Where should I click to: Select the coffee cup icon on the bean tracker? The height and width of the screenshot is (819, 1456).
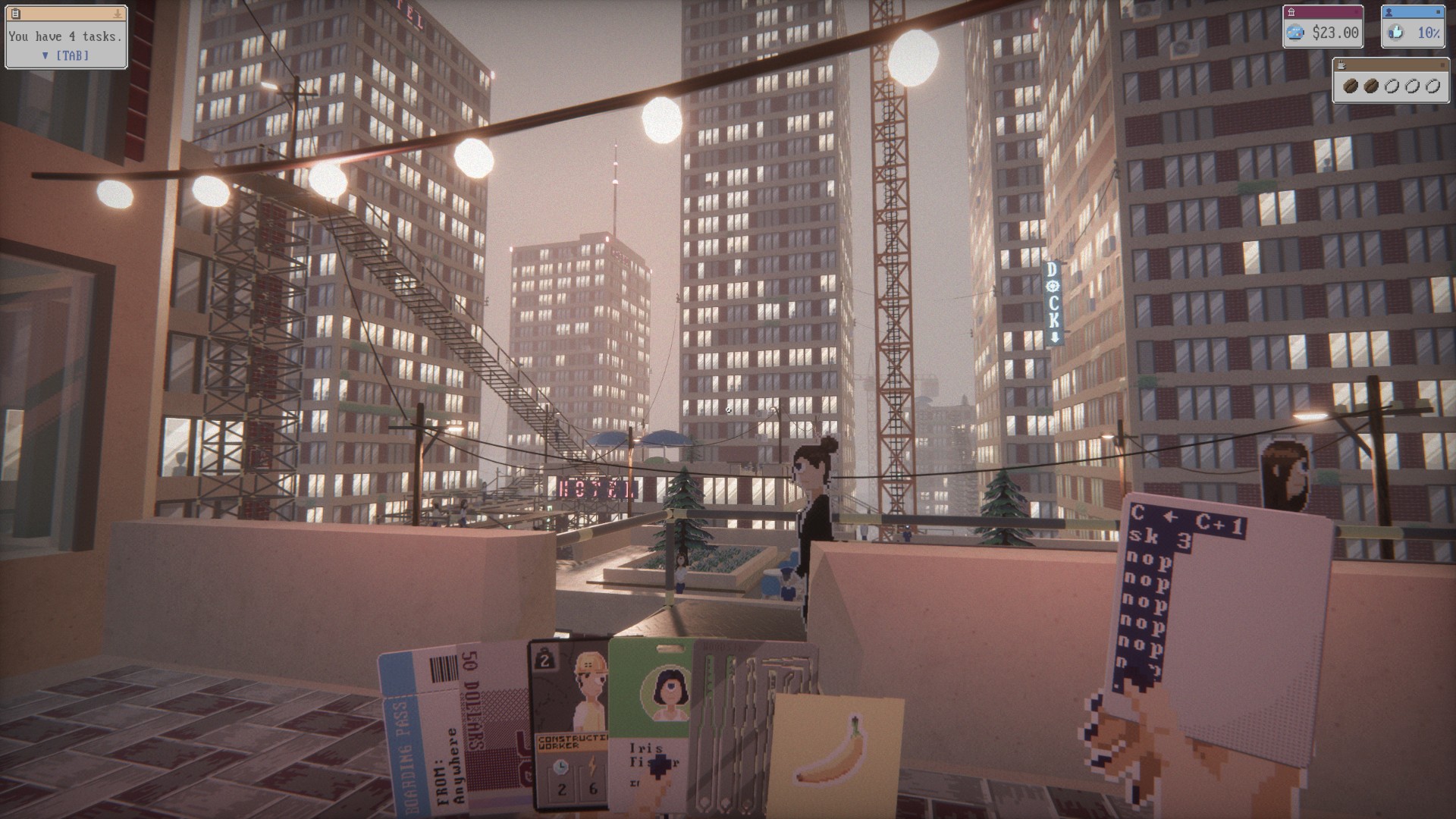point(1341,66)
